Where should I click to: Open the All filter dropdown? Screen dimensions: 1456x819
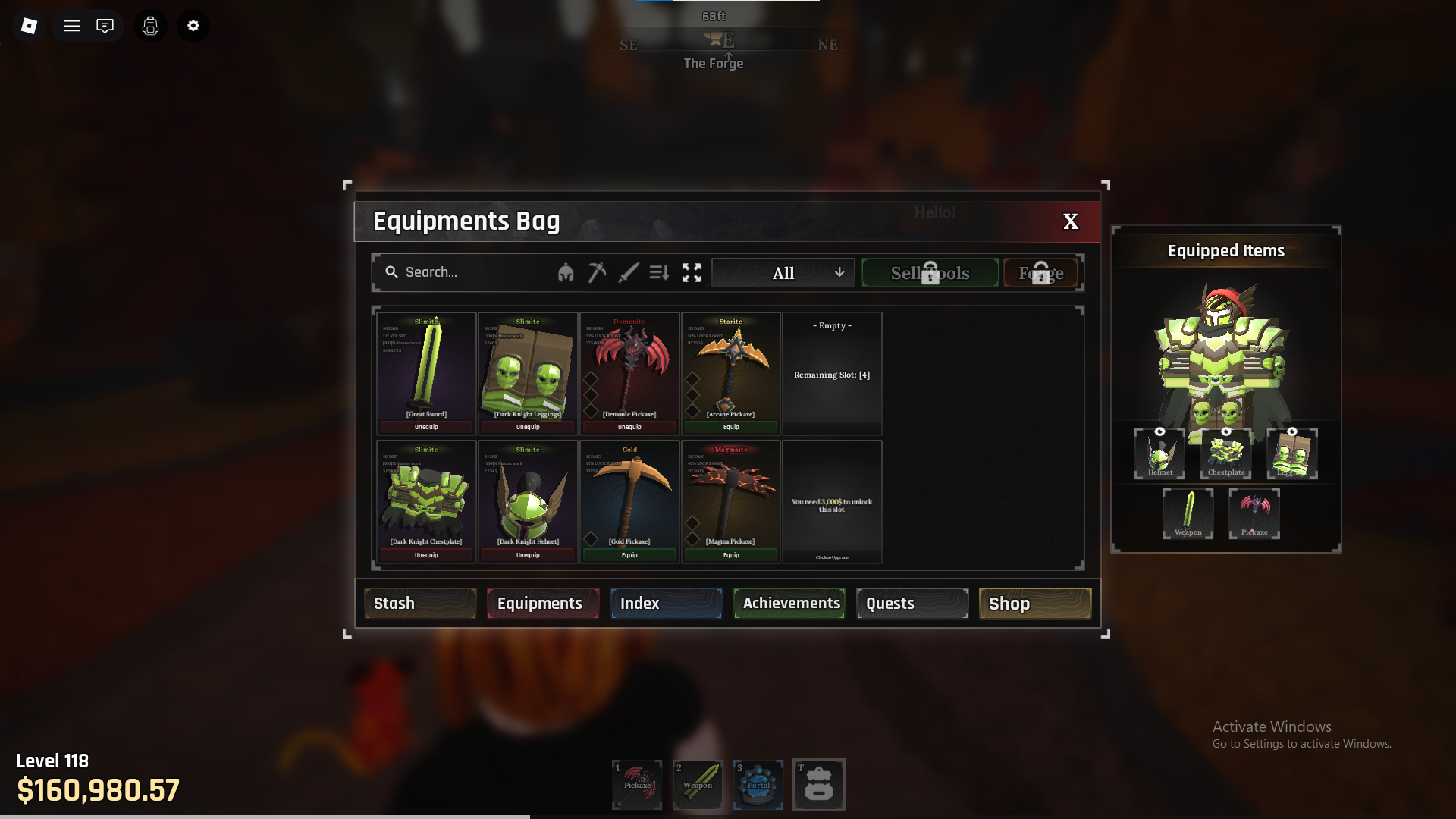783,273
